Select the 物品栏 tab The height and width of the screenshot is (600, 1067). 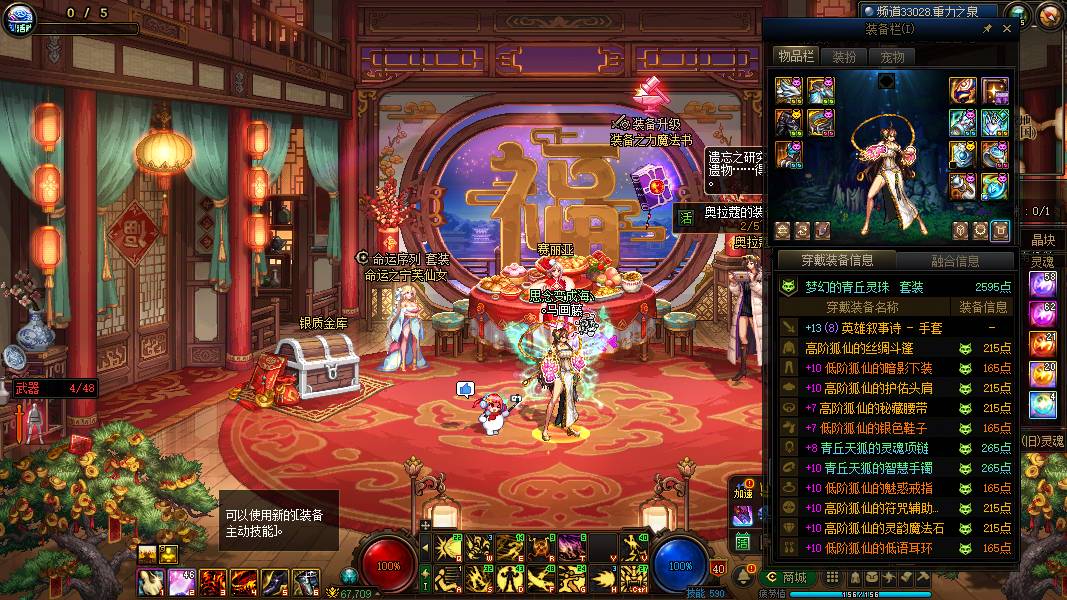[x=796, y=57]
